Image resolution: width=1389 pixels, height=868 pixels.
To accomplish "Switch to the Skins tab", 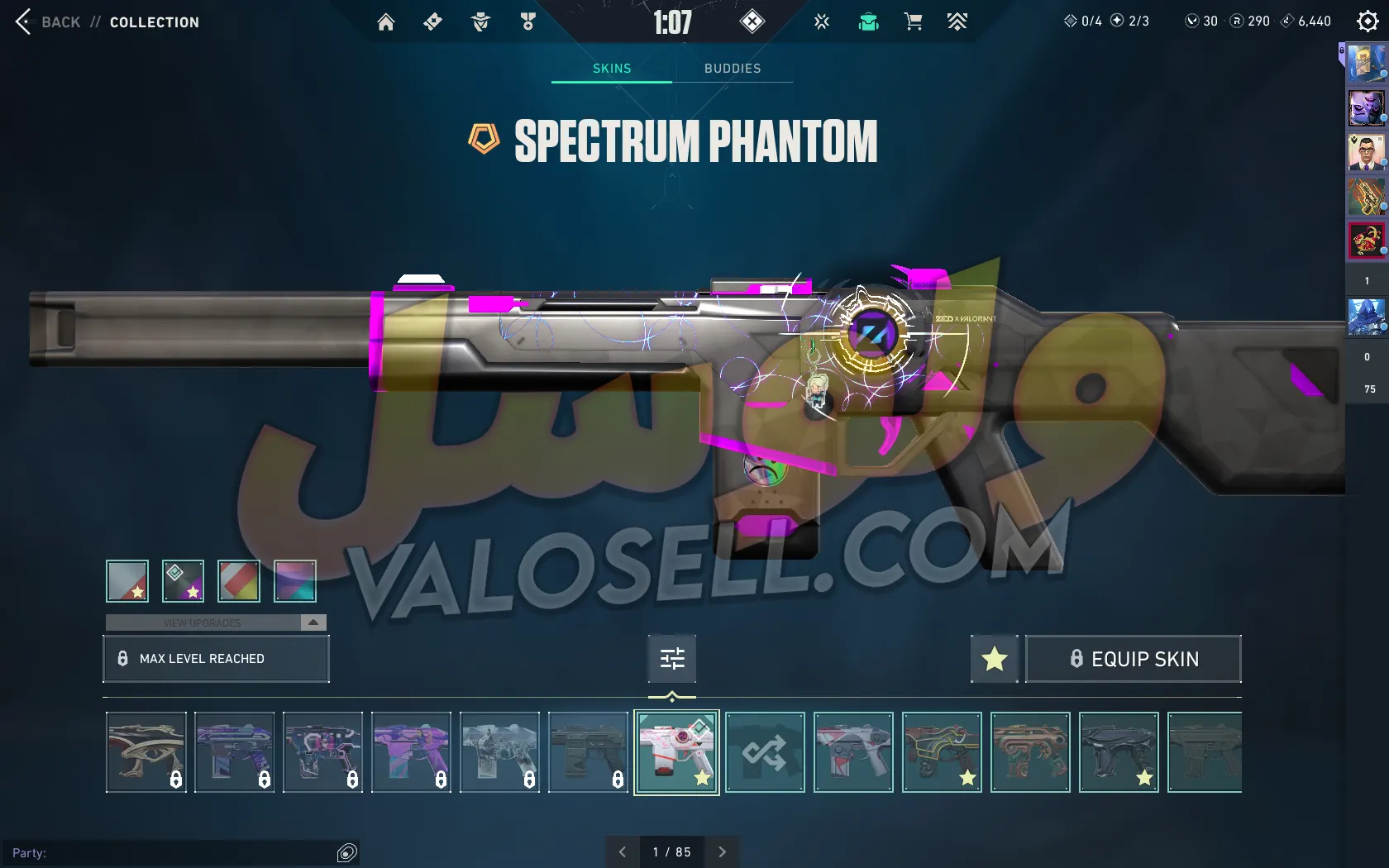I will [612, 69].
